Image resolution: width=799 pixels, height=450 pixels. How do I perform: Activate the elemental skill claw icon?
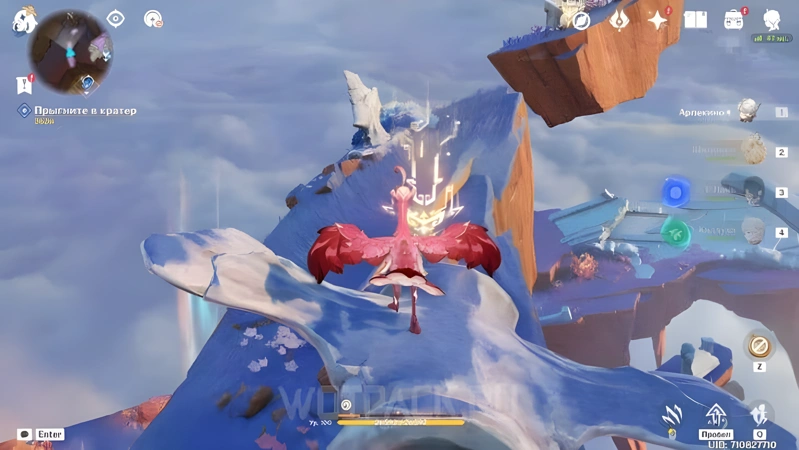pyautogui.click(x=672, y=416)
